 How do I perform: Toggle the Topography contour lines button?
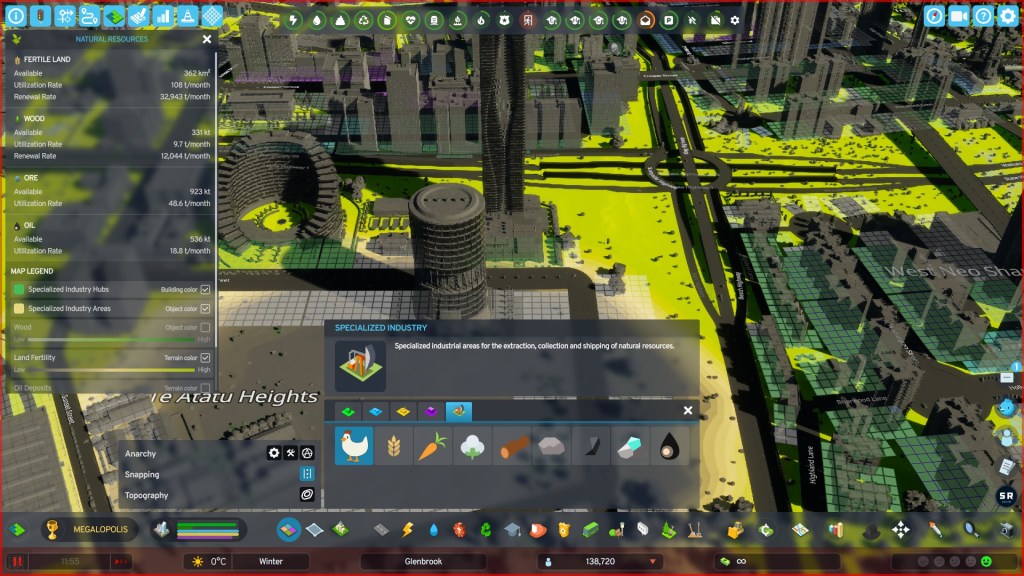click(307, 495)
